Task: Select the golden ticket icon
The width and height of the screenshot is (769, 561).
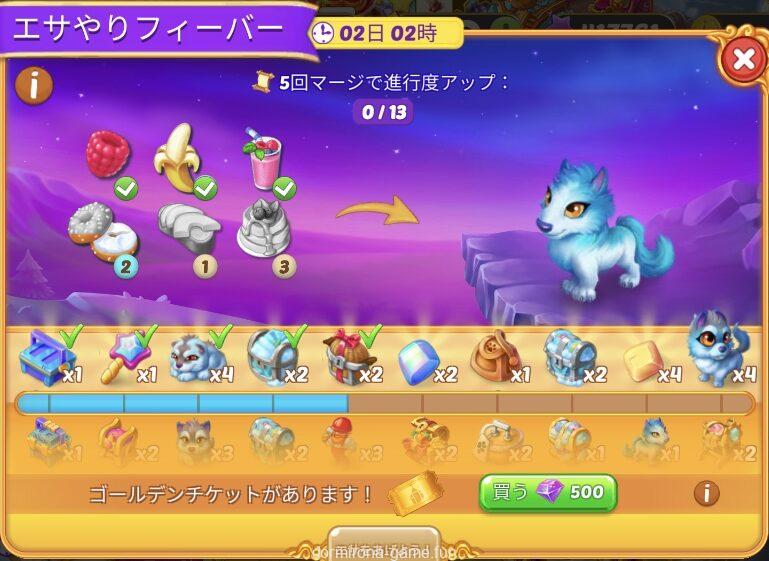Action: (414, 492)
